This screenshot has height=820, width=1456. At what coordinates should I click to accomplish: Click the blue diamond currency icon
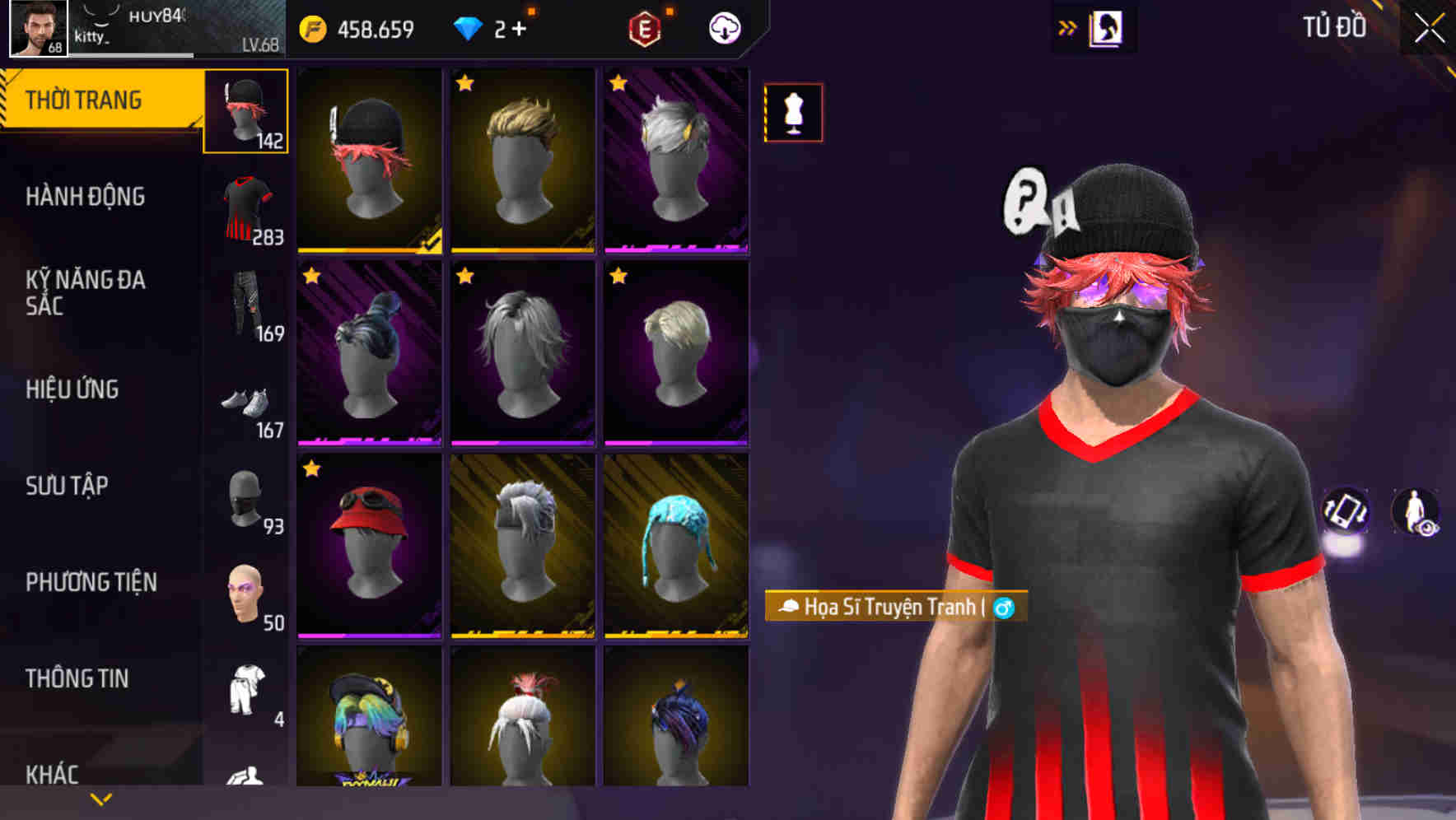pos(469,27)
